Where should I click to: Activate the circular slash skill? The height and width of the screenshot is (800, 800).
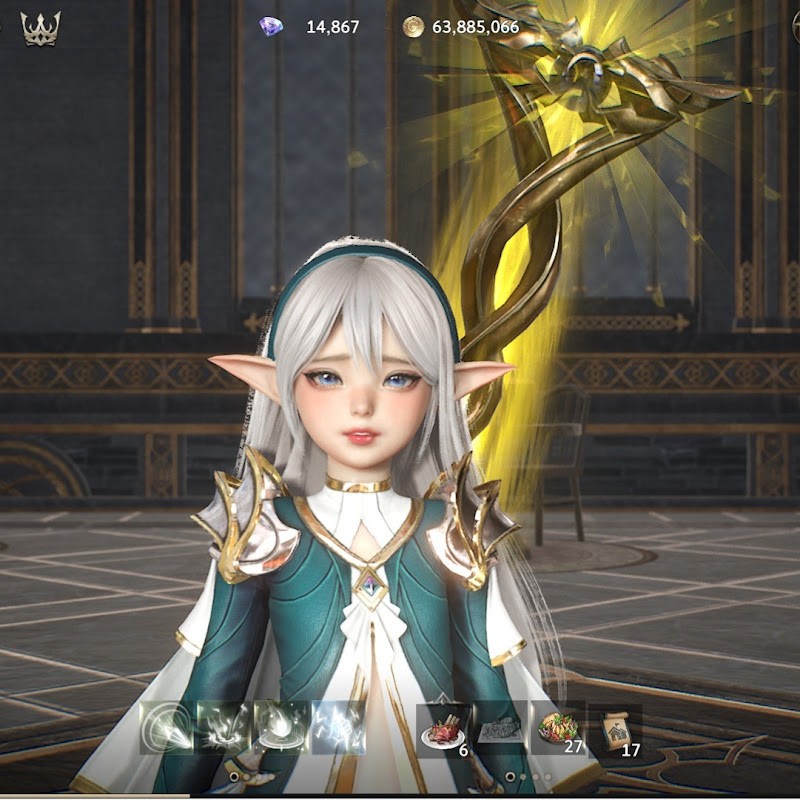click(x=167, y=727)
